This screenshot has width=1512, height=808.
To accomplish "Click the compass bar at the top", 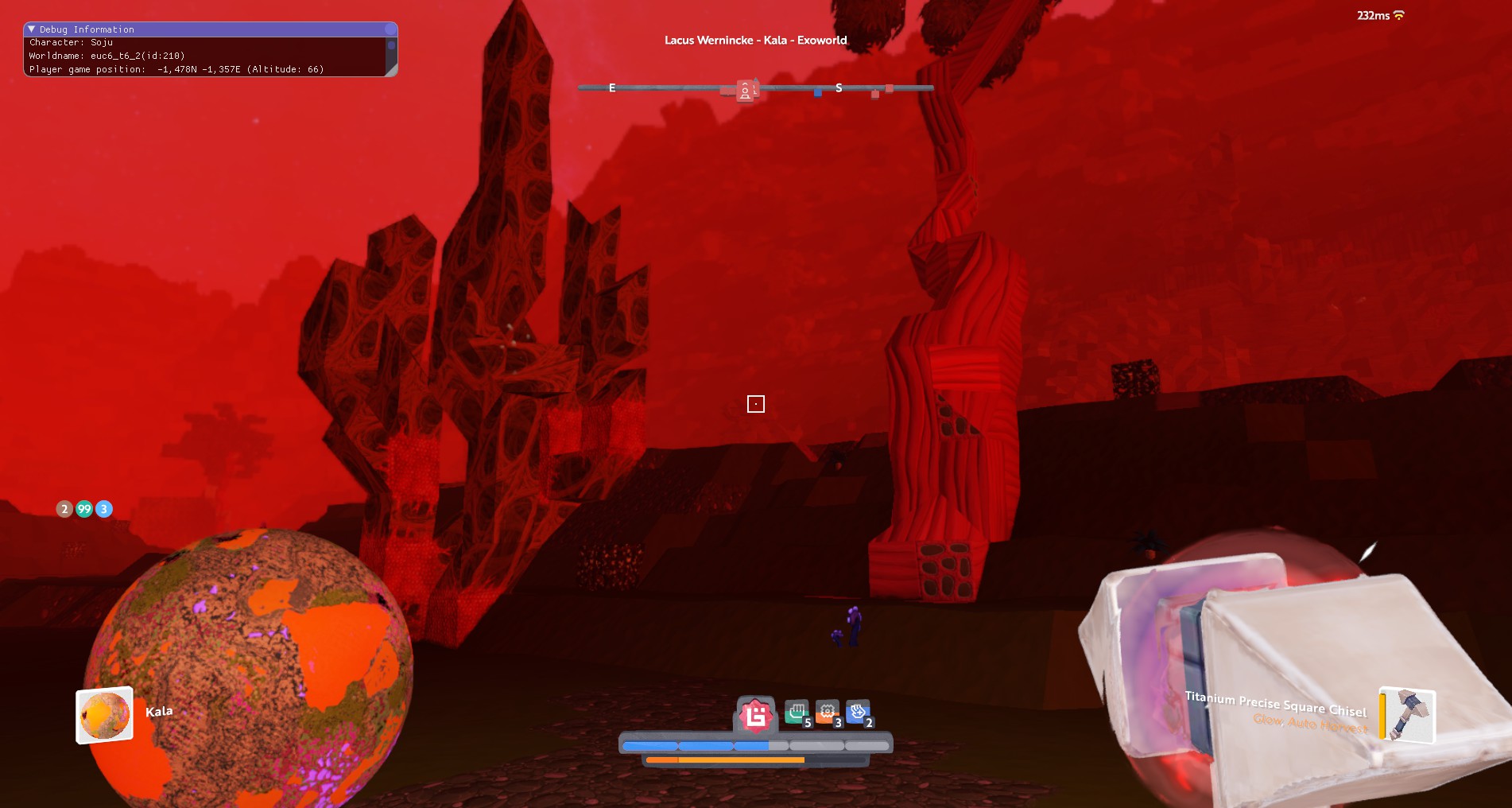I will click(x=755, y=87).
